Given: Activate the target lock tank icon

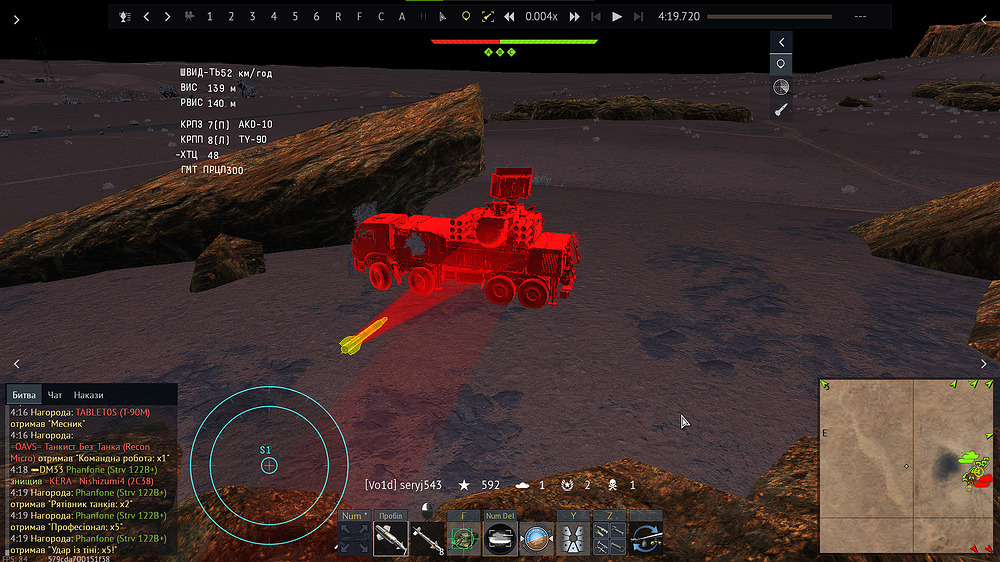Looking at the screenshot, I should tap(463, 538).
